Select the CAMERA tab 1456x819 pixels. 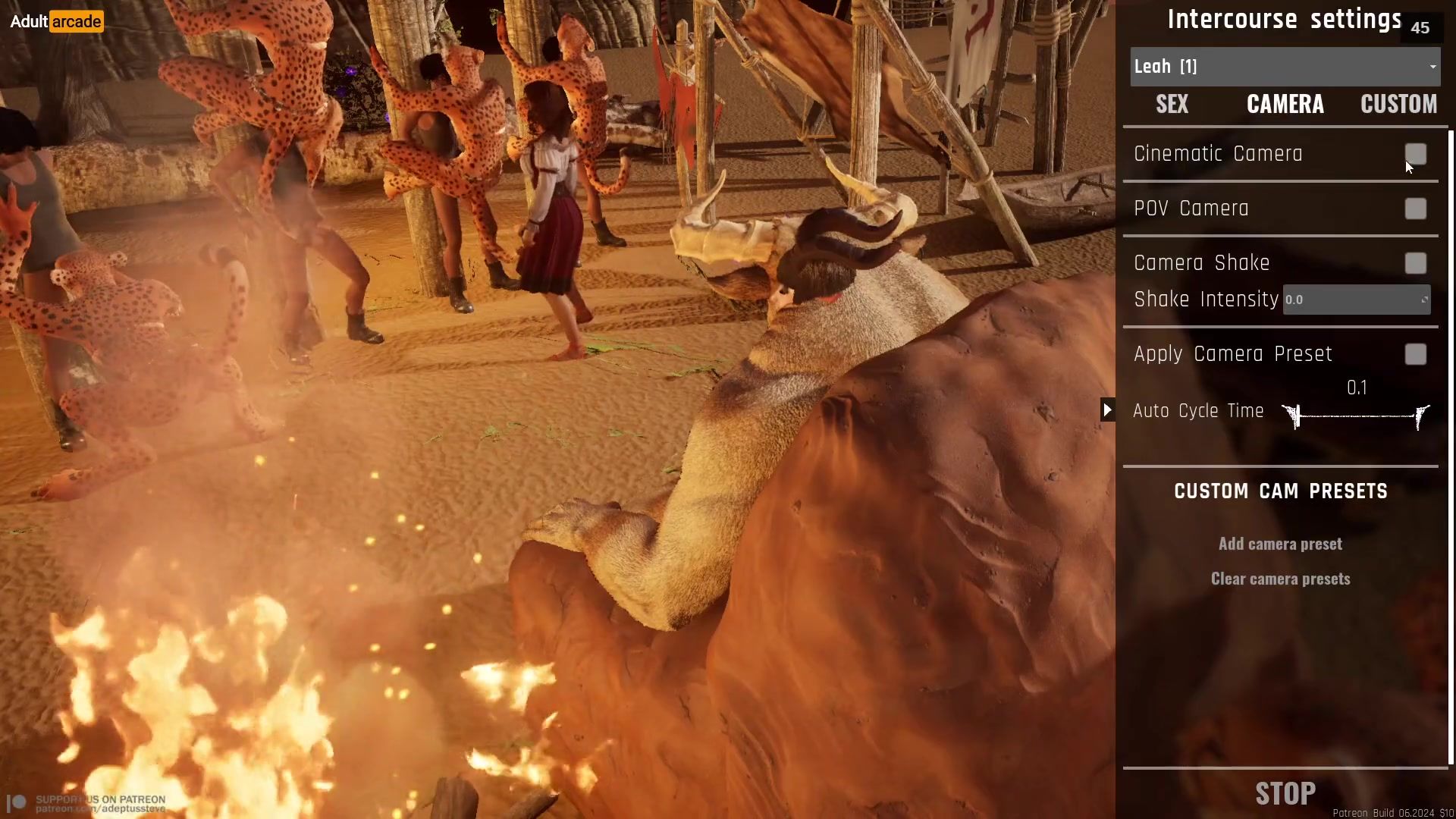(1285, 104)
